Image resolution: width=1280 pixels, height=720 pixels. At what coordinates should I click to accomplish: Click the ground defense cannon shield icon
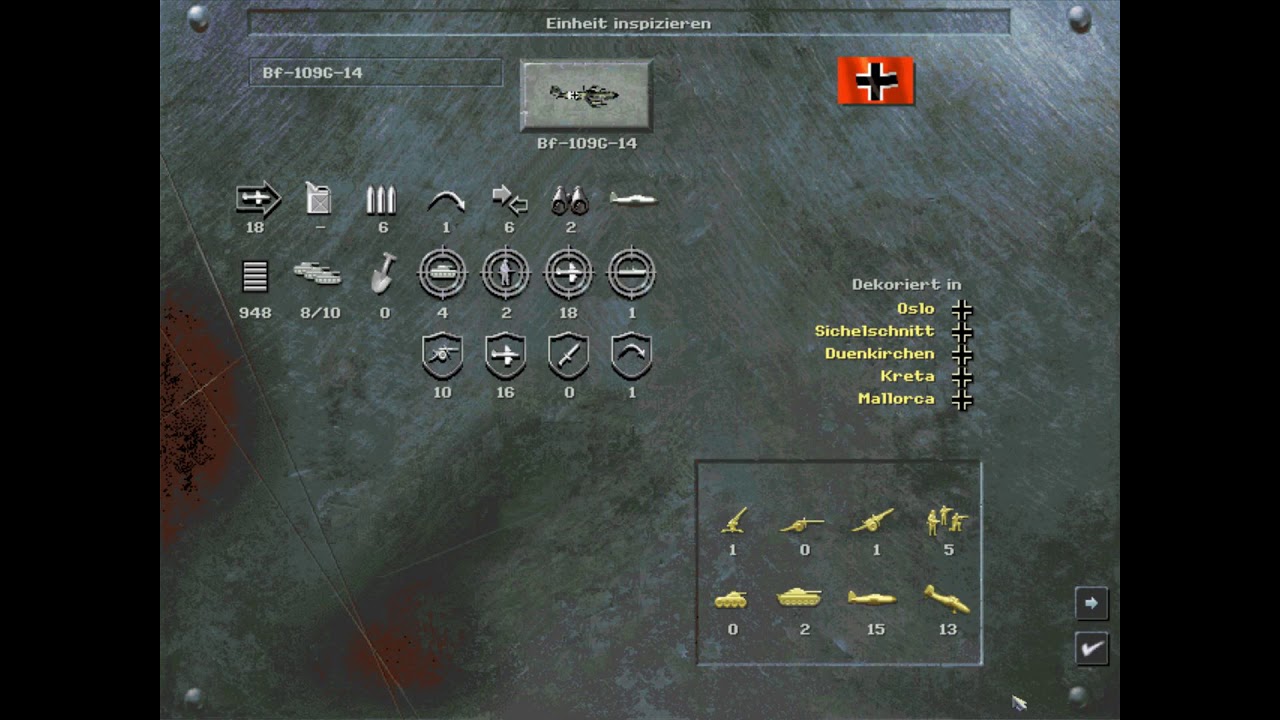pyautogui.click(x=442, y=355)
